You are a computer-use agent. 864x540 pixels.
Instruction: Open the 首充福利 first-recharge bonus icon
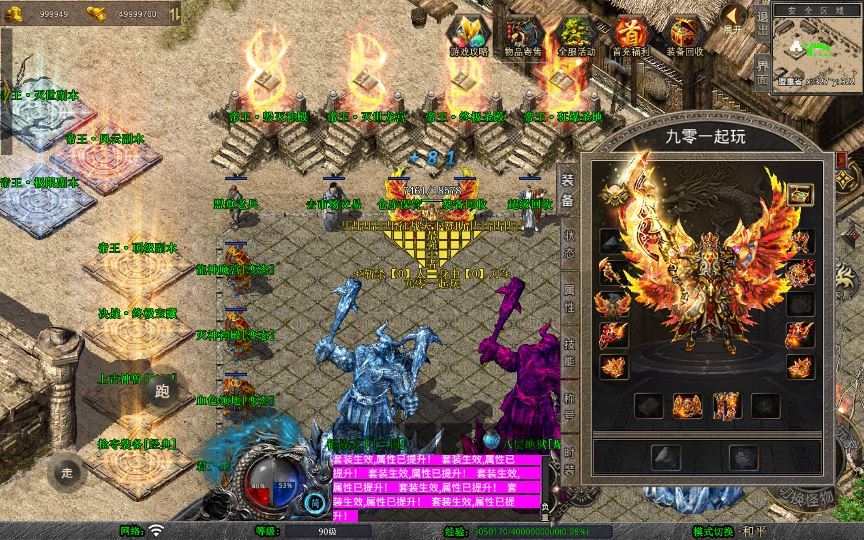coord(631,36)
